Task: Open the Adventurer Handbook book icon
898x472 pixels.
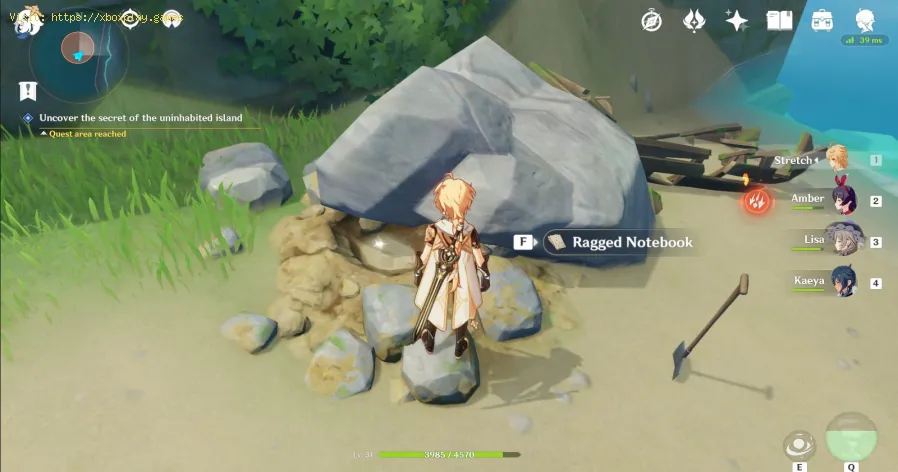Action: [x=779, y=20]
